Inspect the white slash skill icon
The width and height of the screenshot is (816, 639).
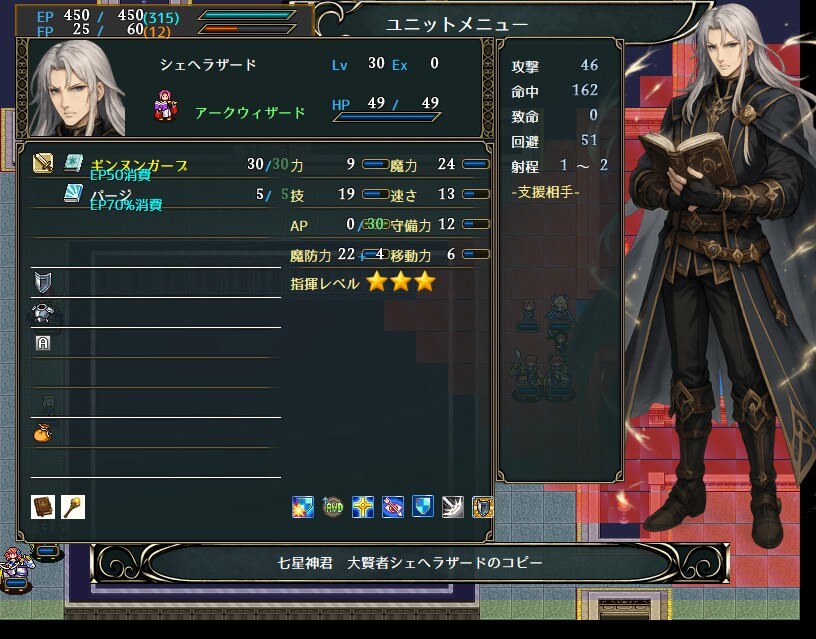pos(453,507)
